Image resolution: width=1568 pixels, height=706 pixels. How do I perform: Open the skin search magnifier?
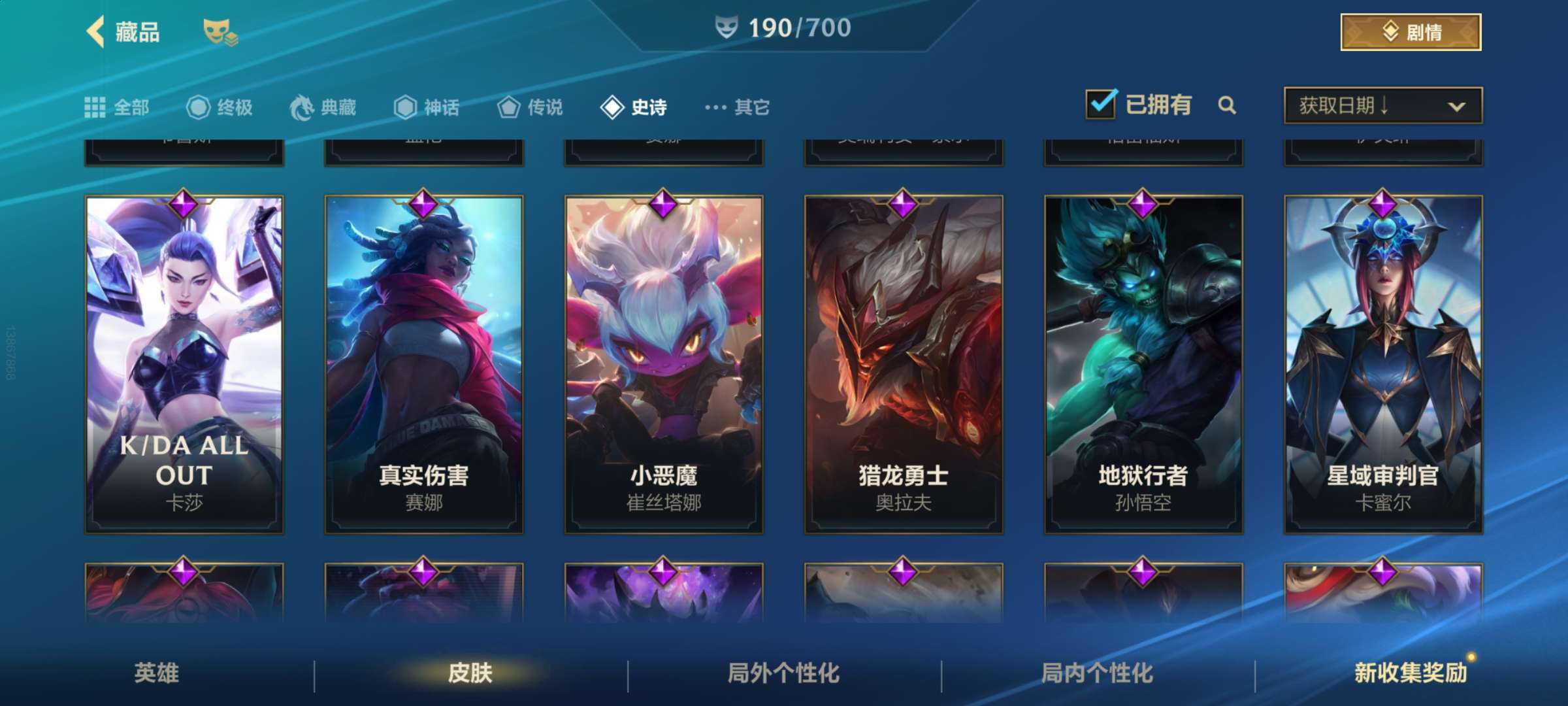point(1227,105)
